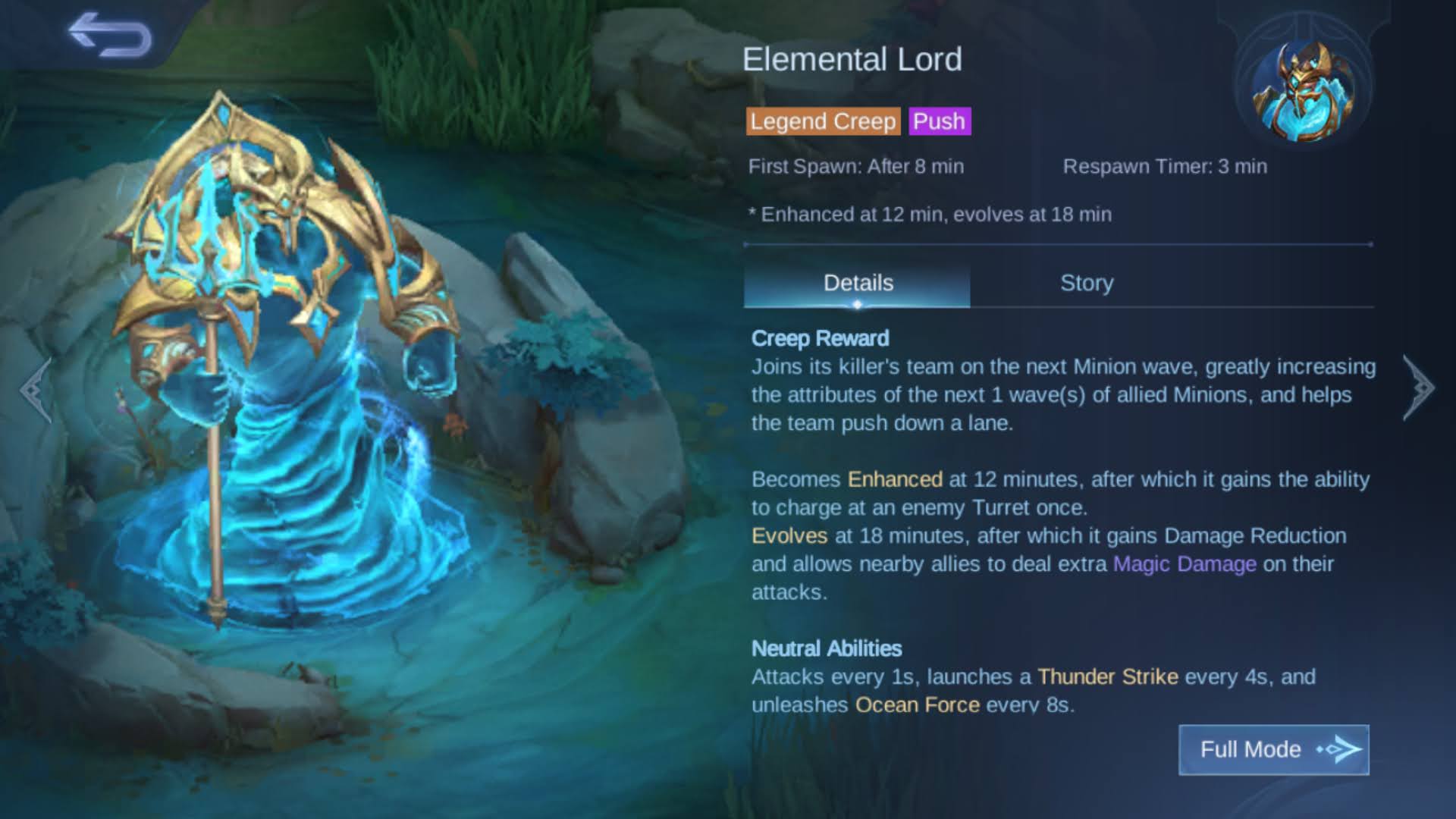This screenshot has height=819, width=1456.
Task: Click the Enhanced highlighted keyword
Action: click(x=895, y=479)
